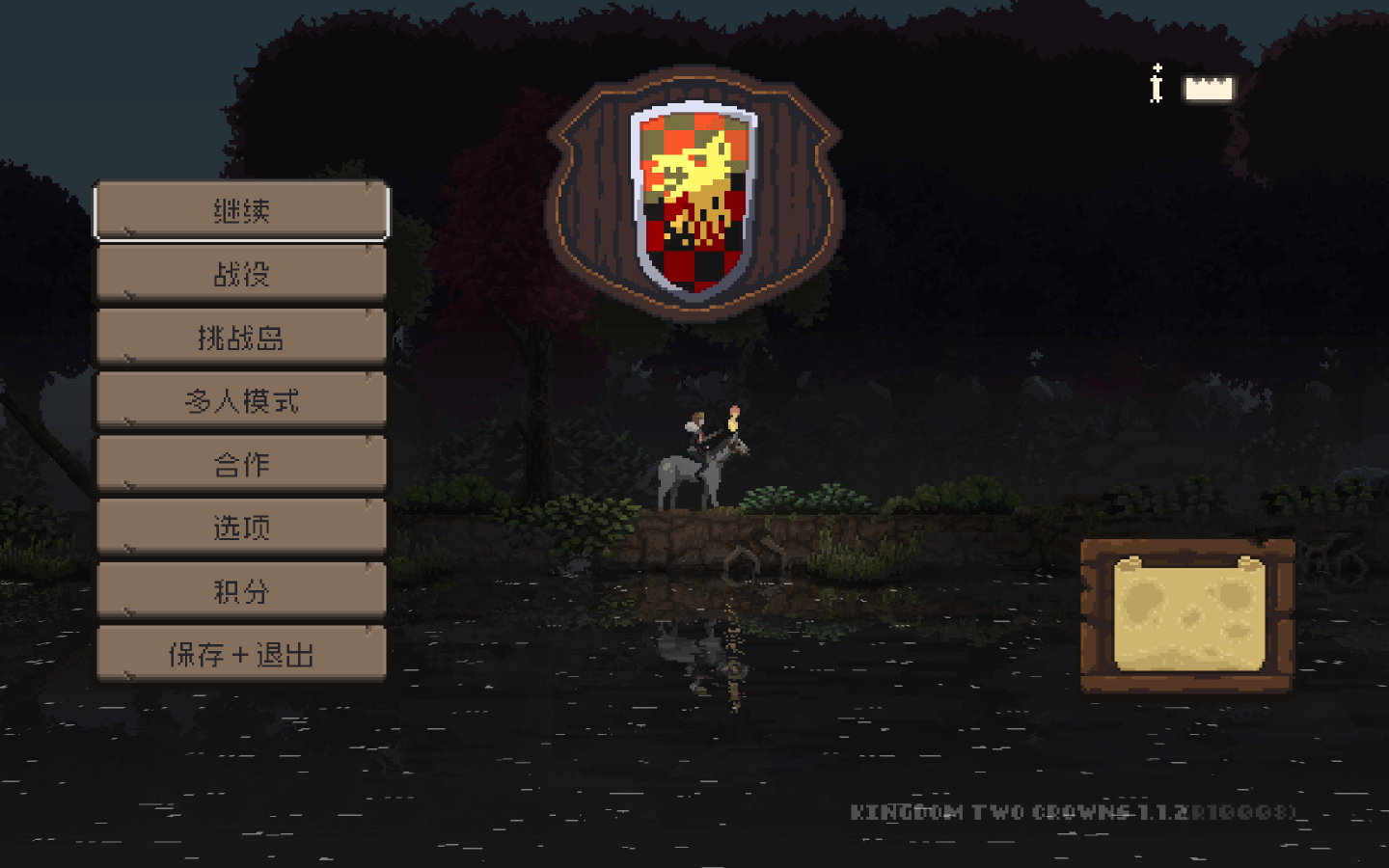1389x868 pixels.
Task: Click the 继续 (Continue) button
Action: pyautogui.click(x=241, y=210)
